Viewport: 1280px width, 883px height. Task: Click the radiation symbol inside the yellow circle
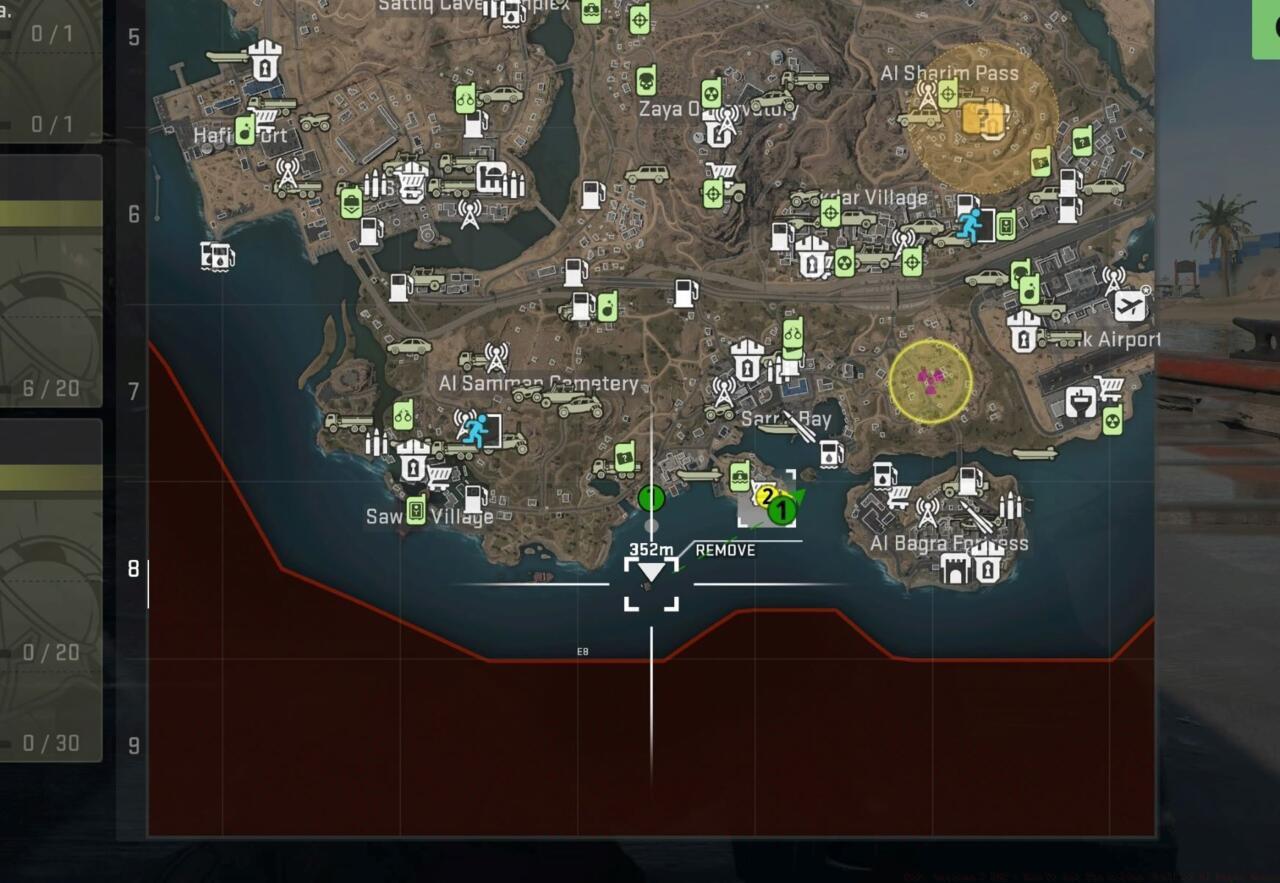click(x=930, y=383)
